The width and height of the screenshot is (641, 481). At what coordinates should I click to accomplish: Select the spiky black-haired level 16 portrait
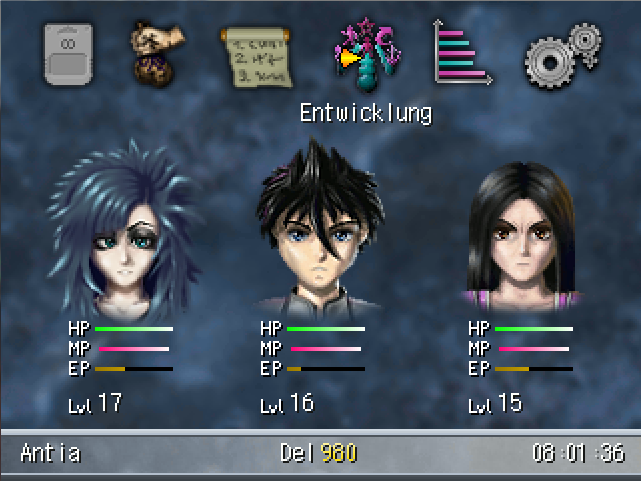tap(317, 230)
